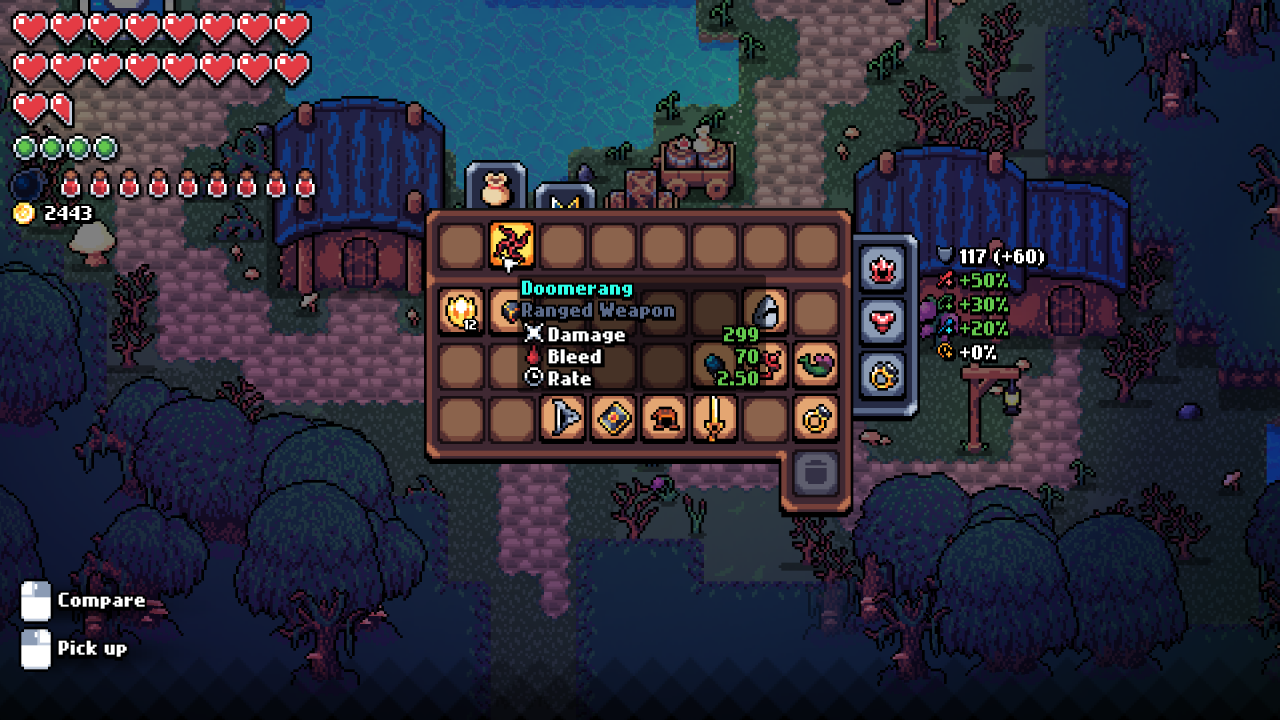Image resolution: width=1280 pixels, height=720 pixels.
Task: Select the green and purple fish item
Action: [815, 365]
